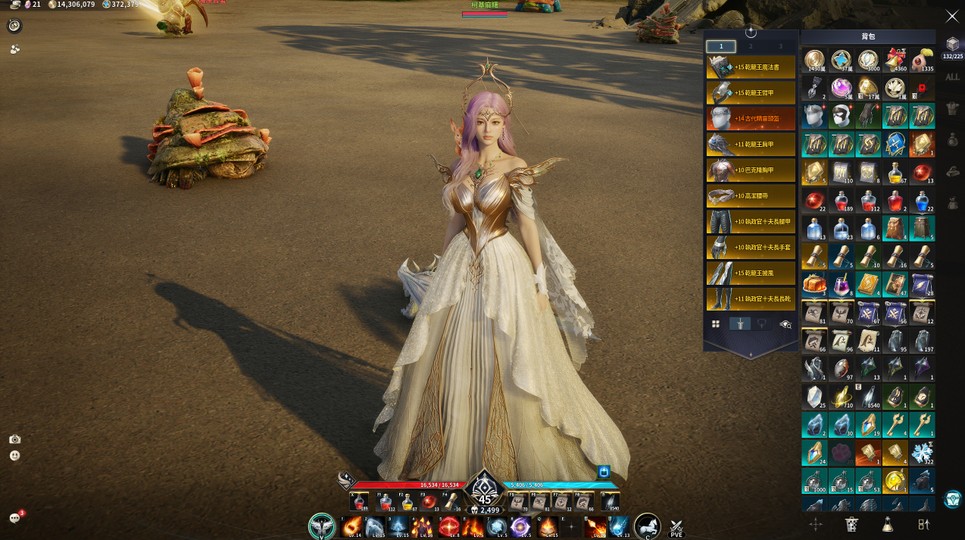Click the trash can button below the bag
The width and height of the screenshot is (965, 540).
coord(851,524)
